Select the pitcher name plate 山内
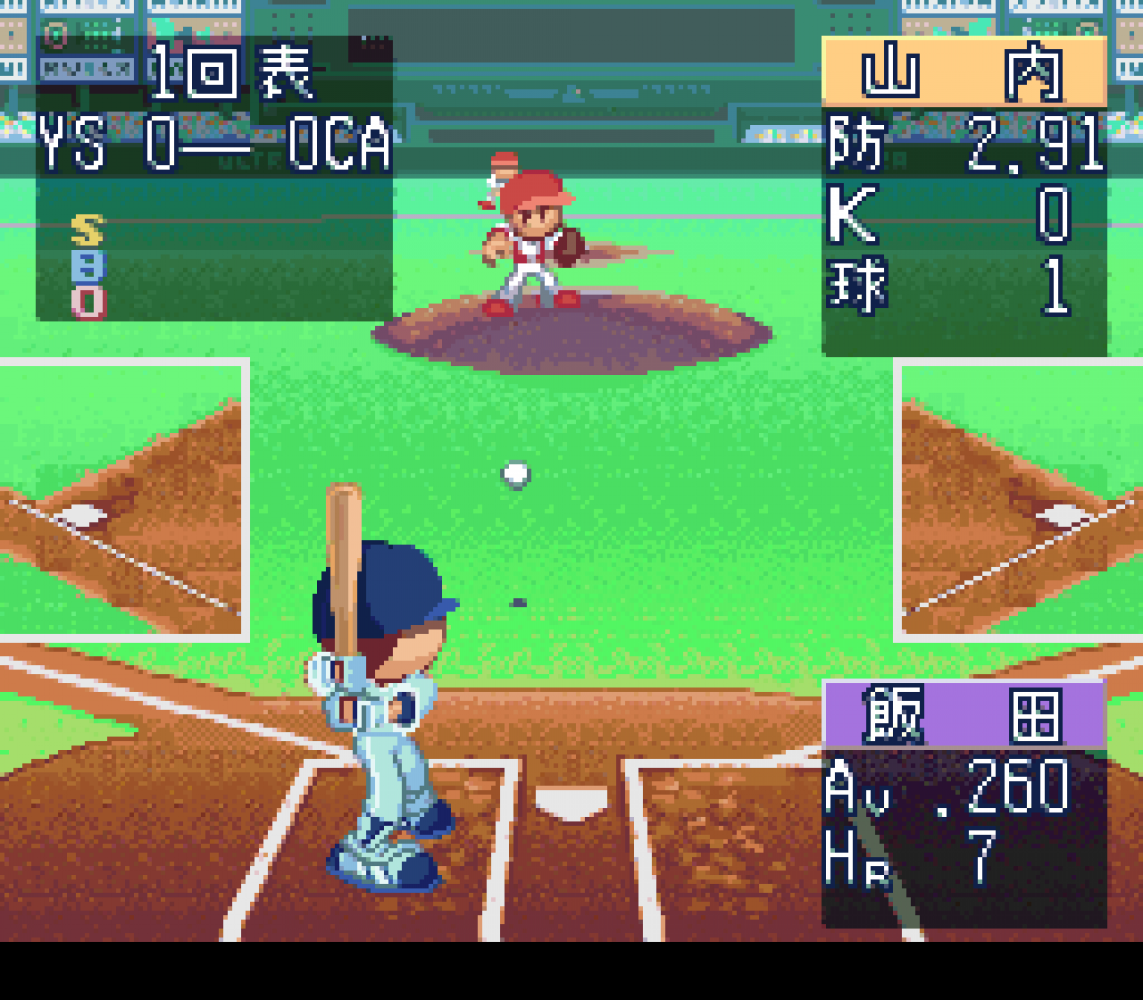1143x1000 pixels. tap(964, 72)
